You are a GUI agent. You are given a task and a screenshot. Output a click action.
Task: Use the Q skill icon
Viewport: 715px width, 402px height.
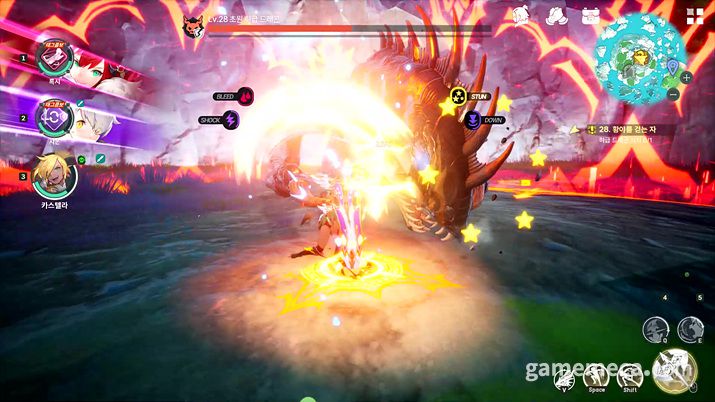pos(655,327)
